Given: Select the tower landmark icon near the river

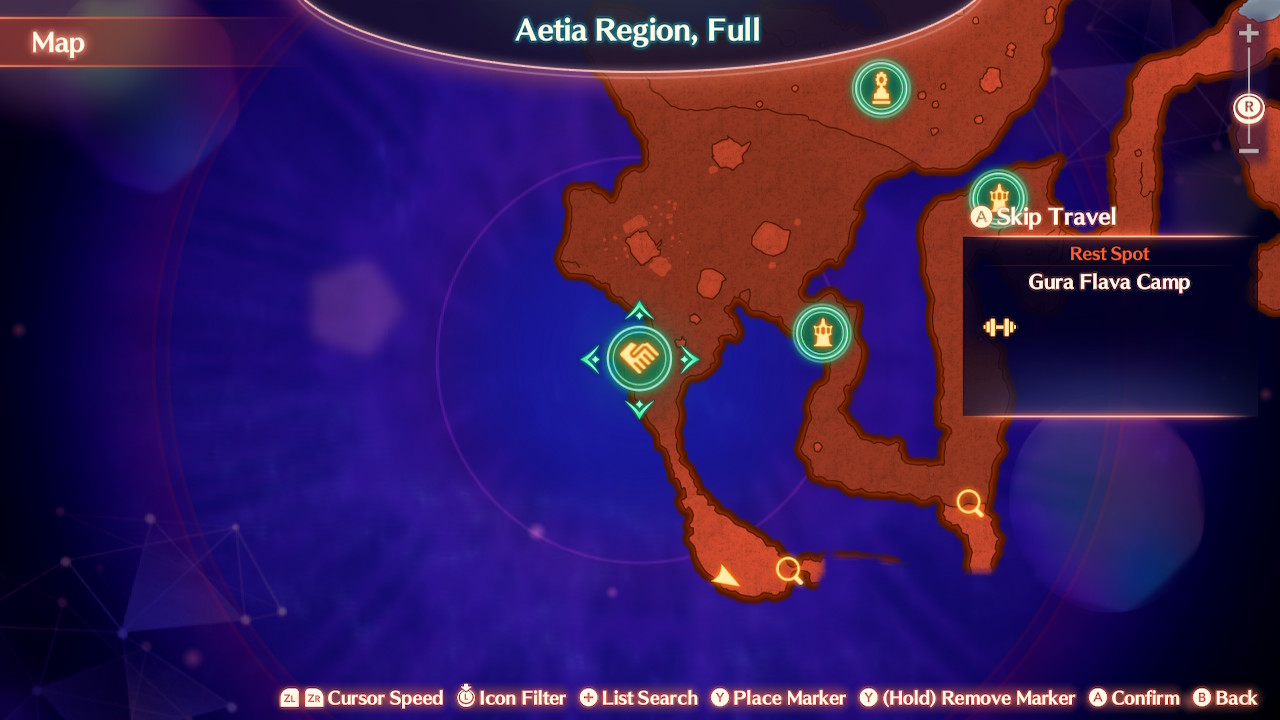Looking at the screenshot, I should 824,334.
